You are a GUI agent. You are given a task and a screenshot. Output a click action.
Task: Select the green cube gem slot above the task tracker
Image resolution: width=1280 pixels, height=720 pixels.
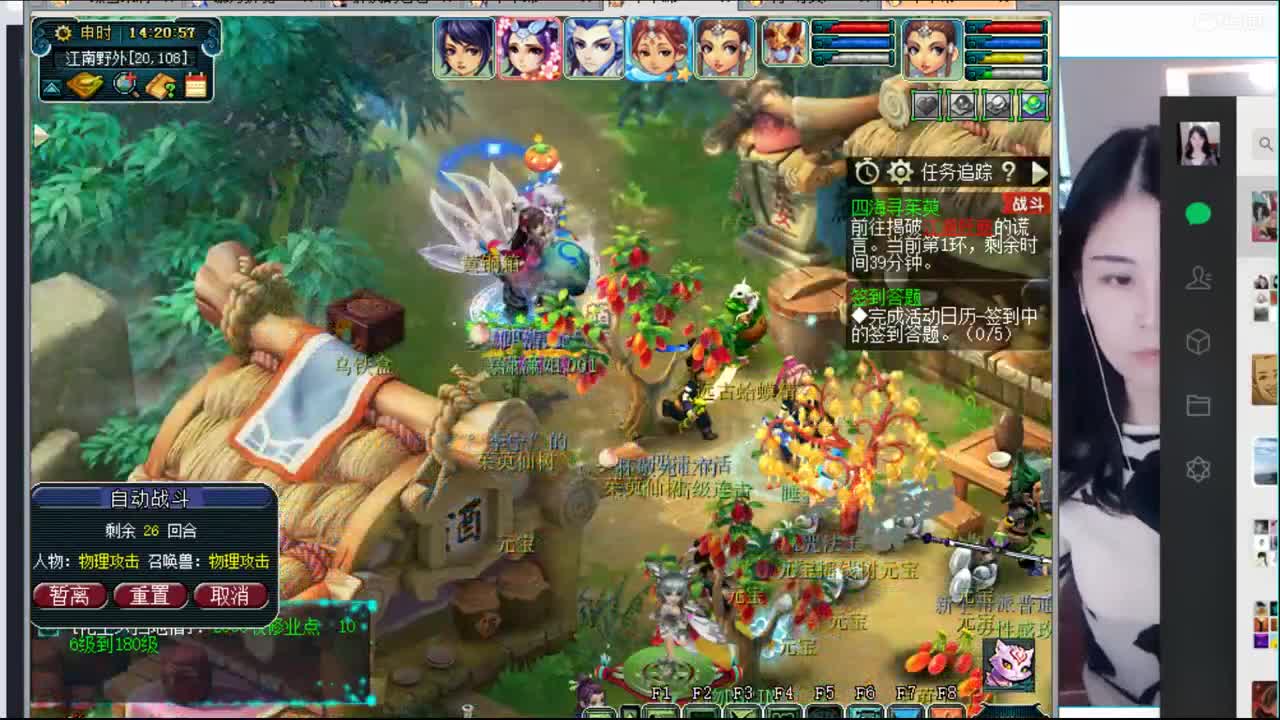[1034, 105]
